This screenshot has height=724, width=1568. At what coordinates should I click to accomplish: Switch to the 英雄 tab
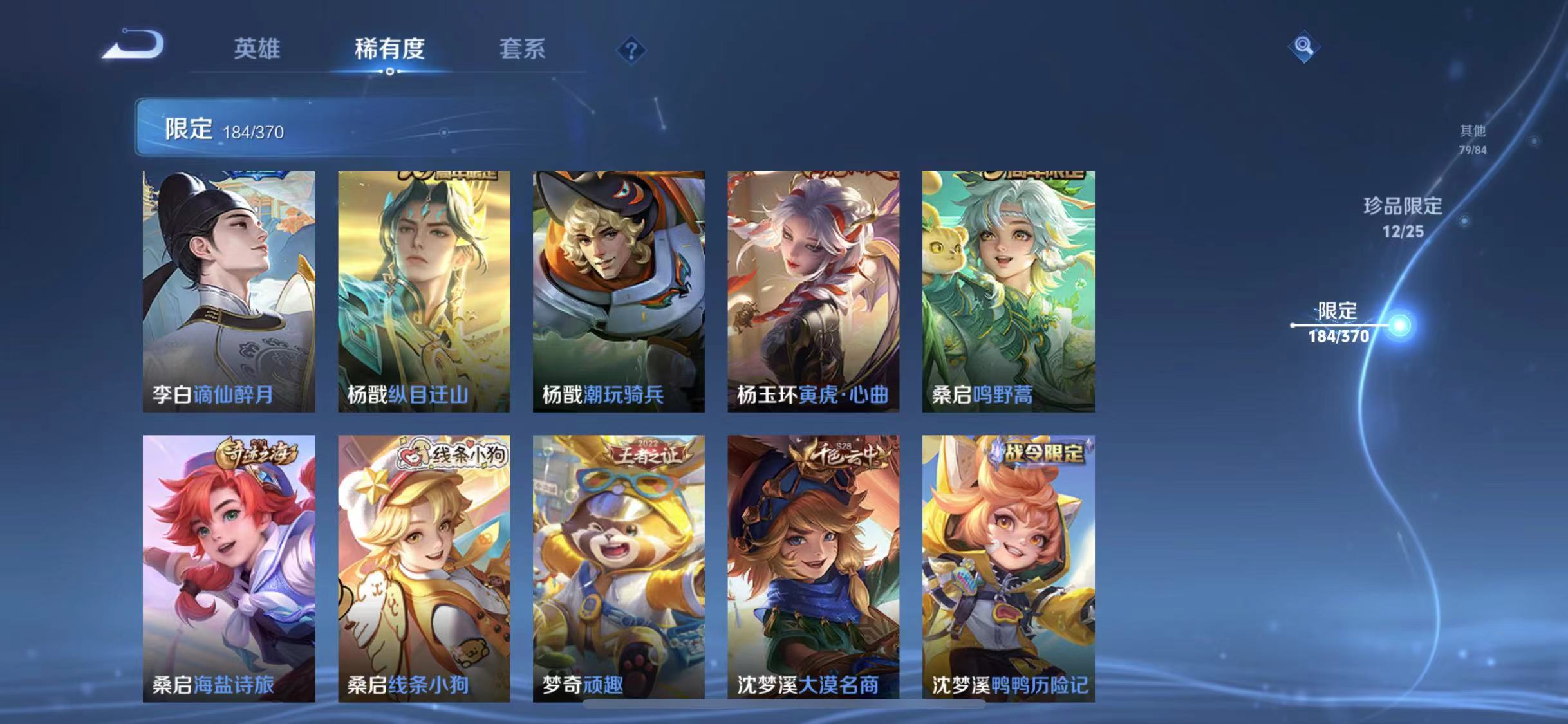click(257, 50)
